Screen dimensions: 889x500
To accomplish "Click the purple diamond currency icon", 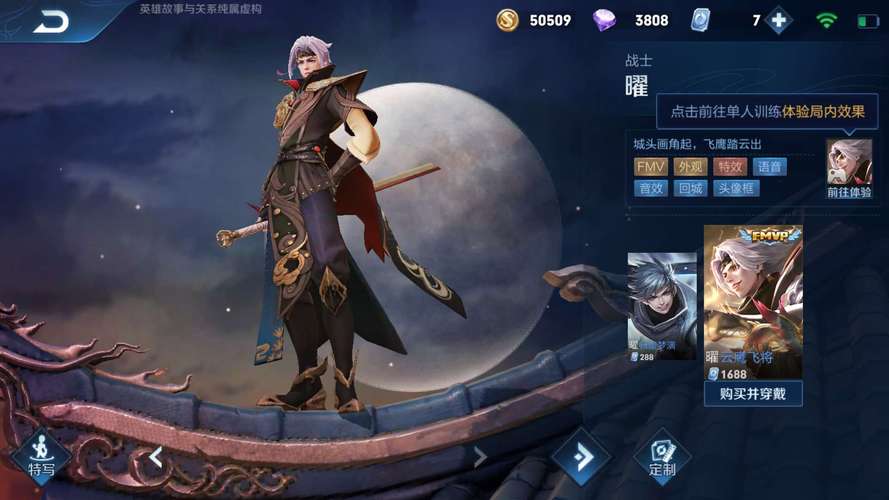I will click(x=605, y=20).
